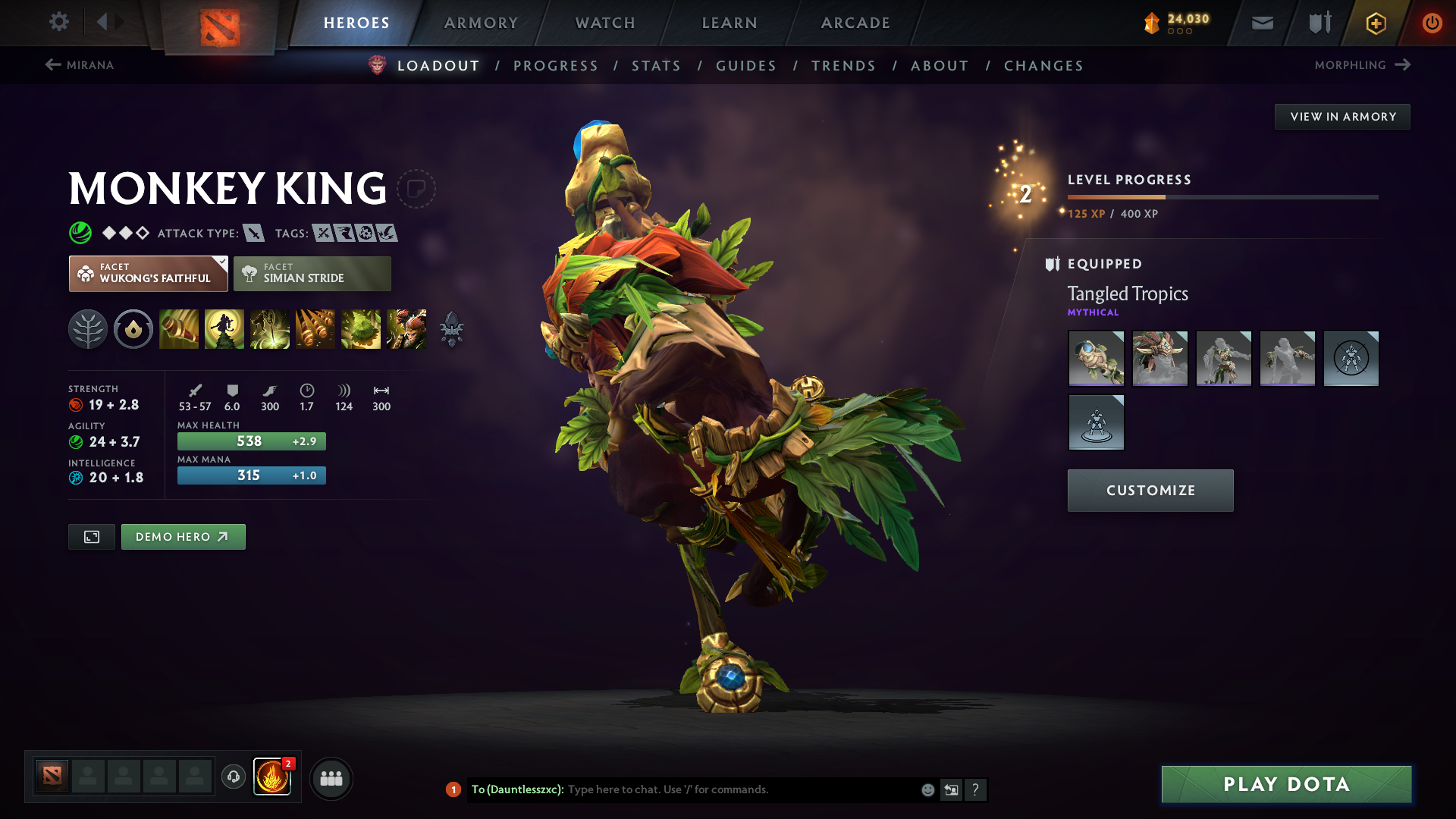Click the VIEW IN ARMORY button
The height and width of the screenshot is (819, 1456).
click(1342, 116)
